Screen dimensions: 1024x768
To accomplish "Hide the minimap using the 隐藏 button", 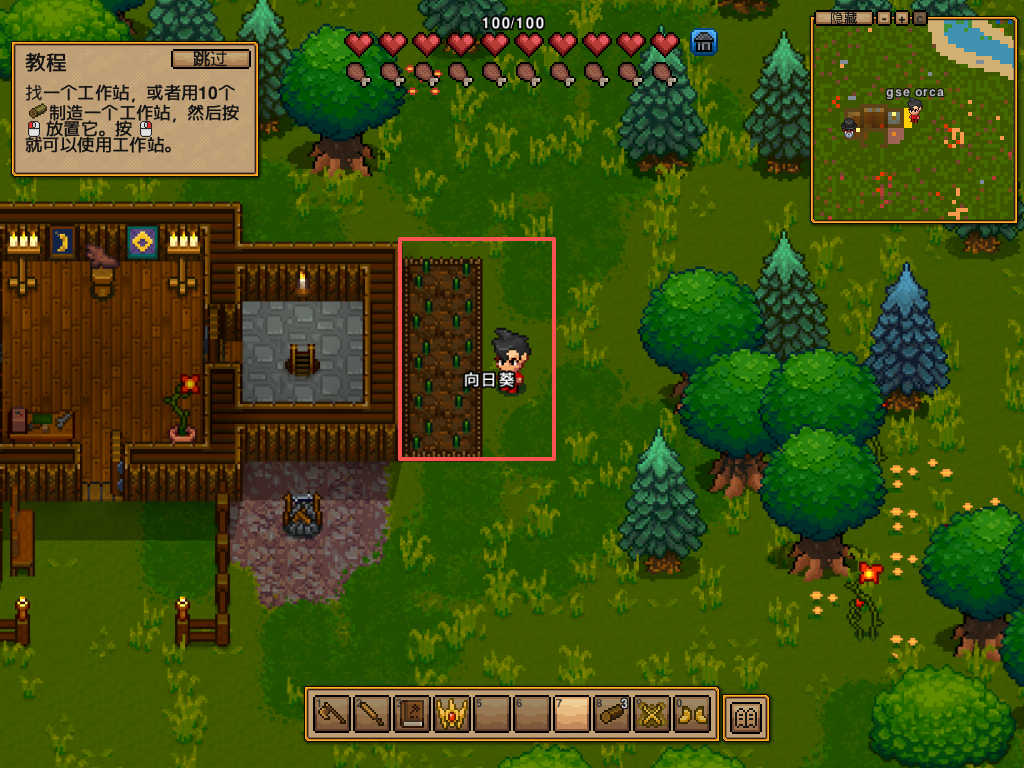I will pyautogui.click(x=843, y=18).
